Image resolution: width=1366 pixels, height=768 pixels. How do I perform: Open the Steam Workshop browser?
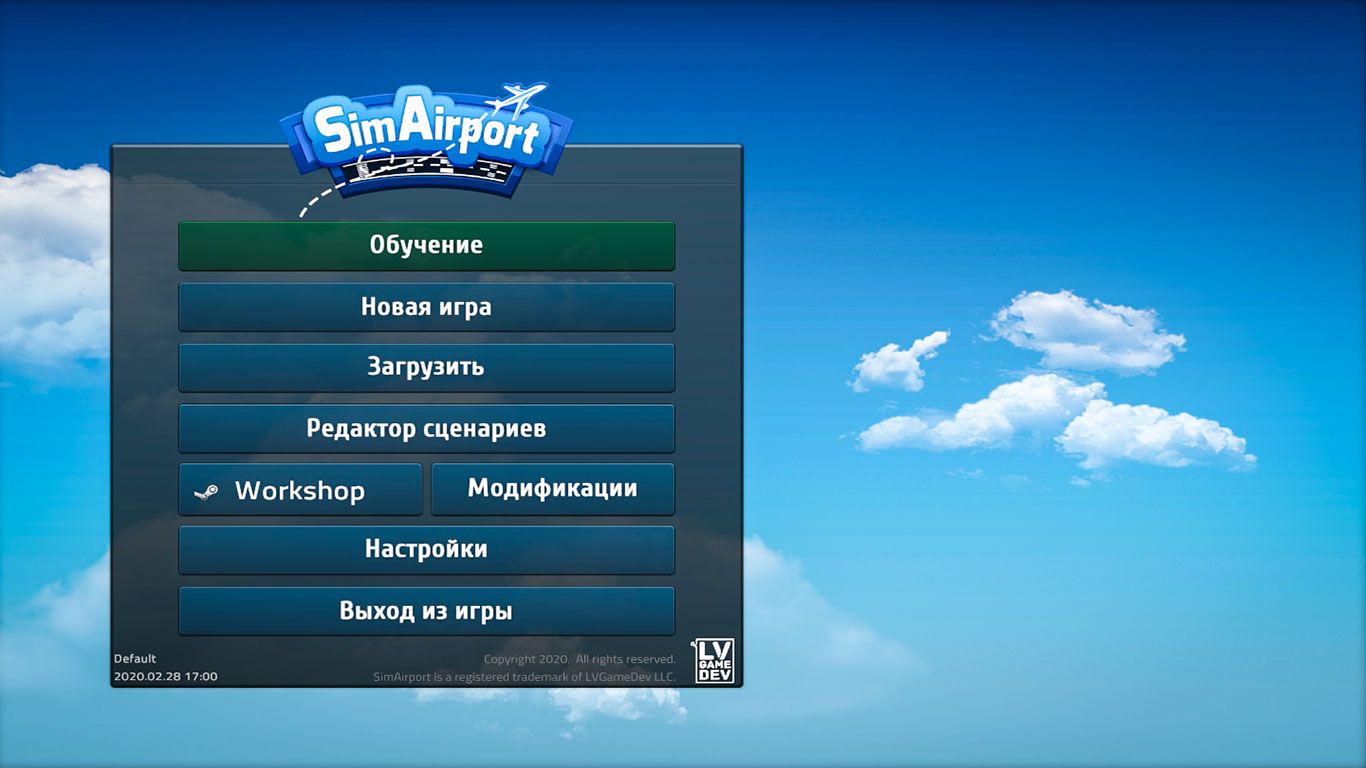(x=300, y=489)
